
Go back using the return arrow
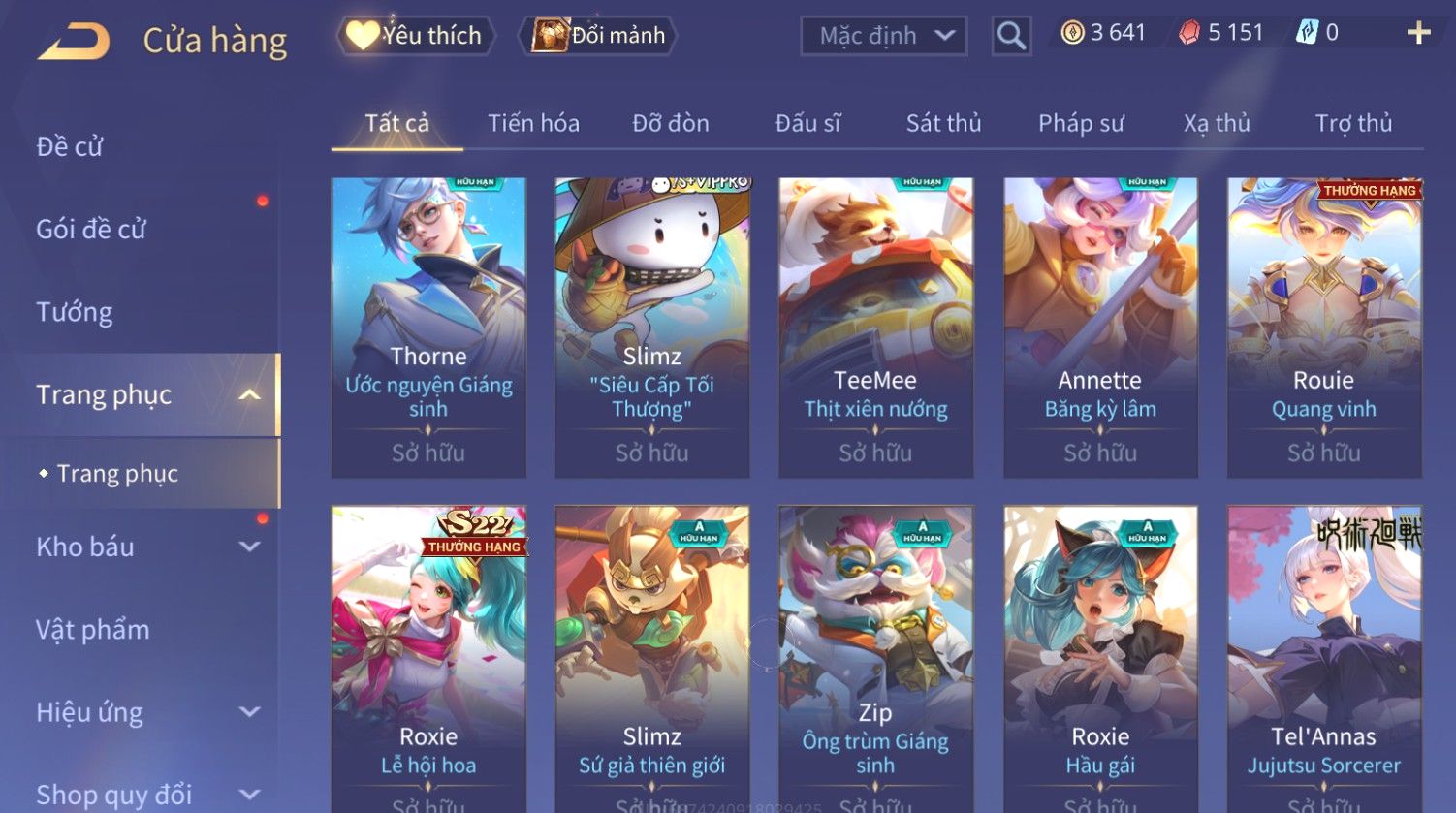tap(74, 41)
